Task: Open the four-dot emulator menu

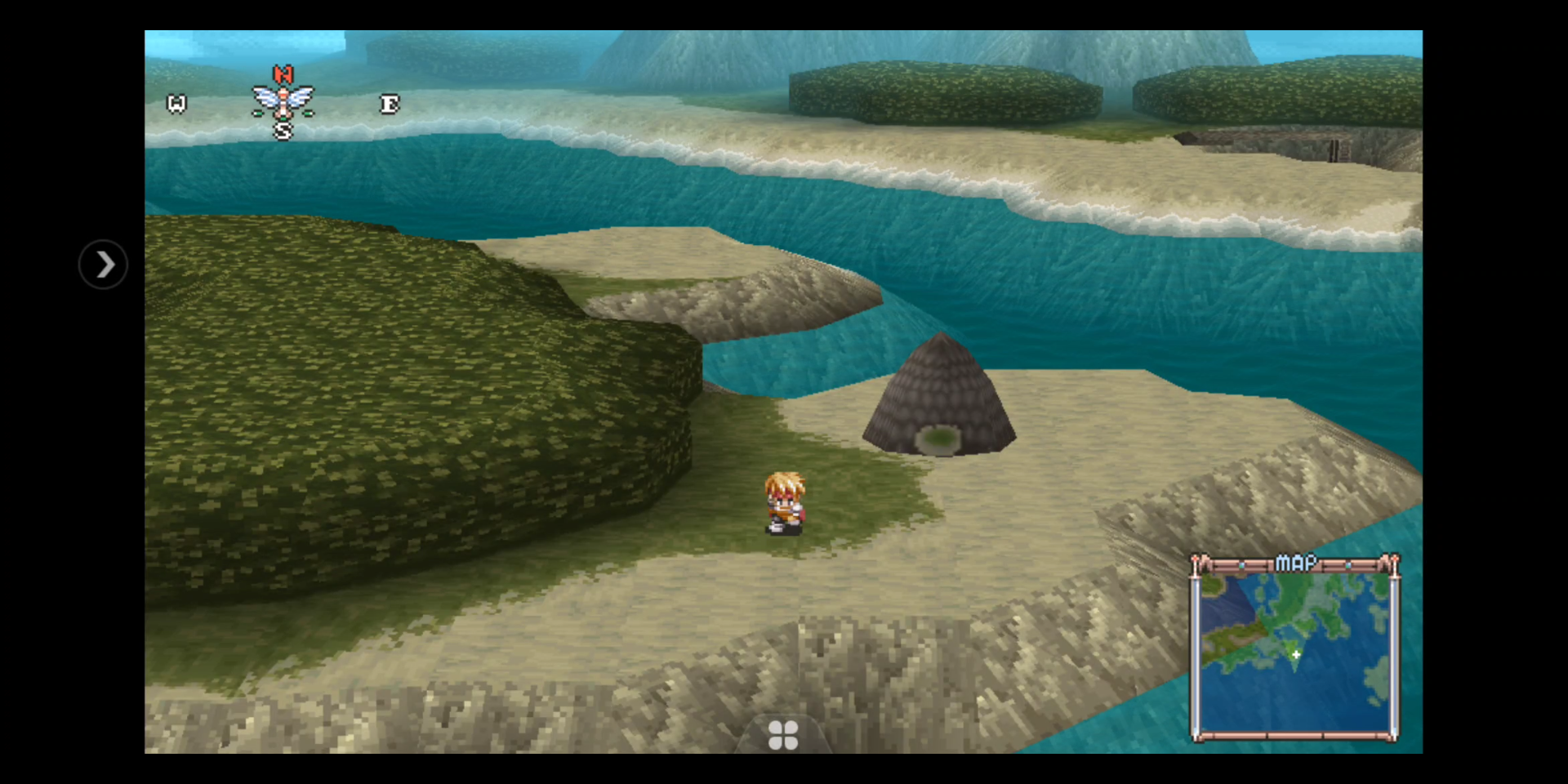Action: (783, 735)
